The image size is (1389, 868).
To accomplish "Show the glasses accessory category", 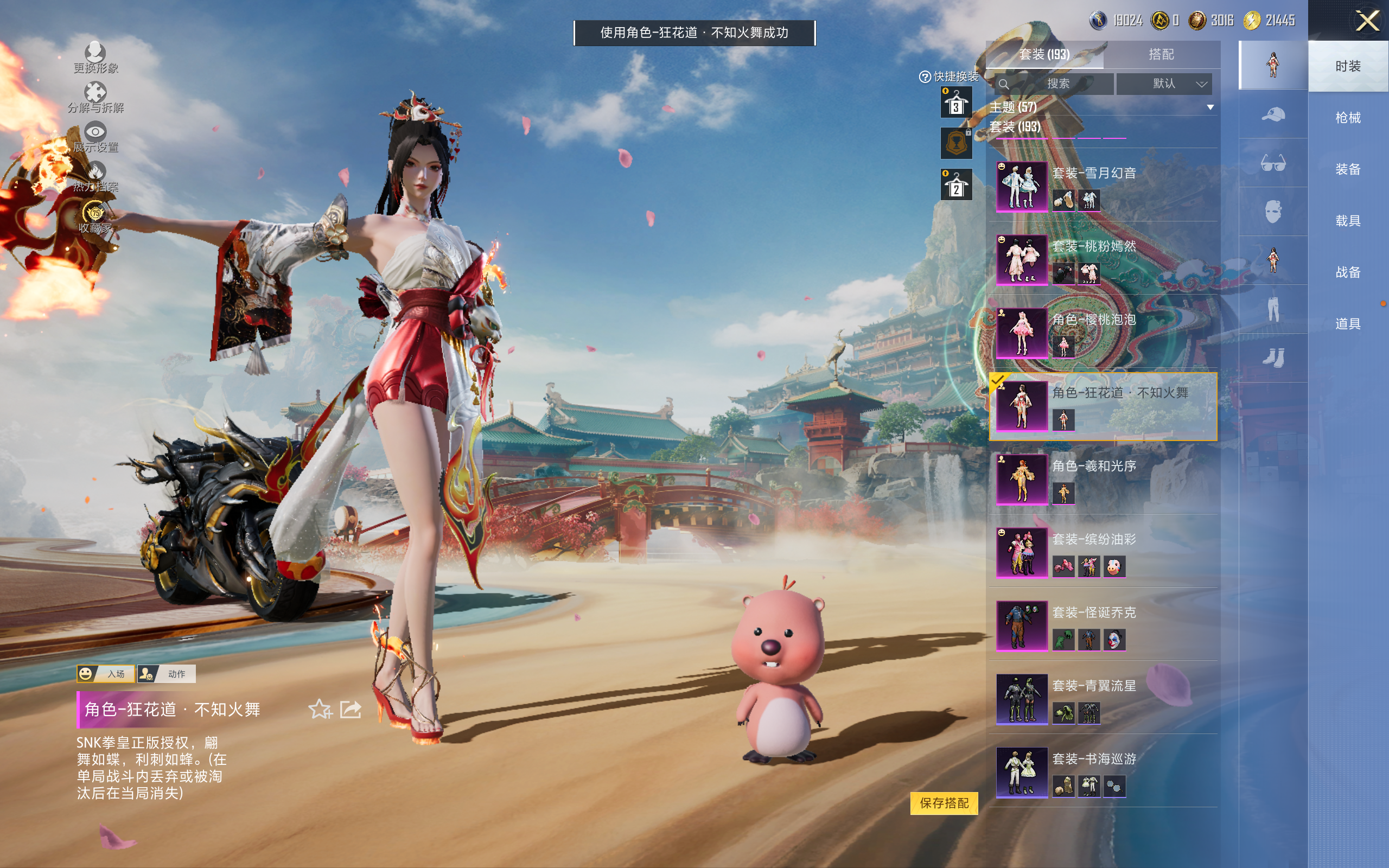I will pos(1272,164).
